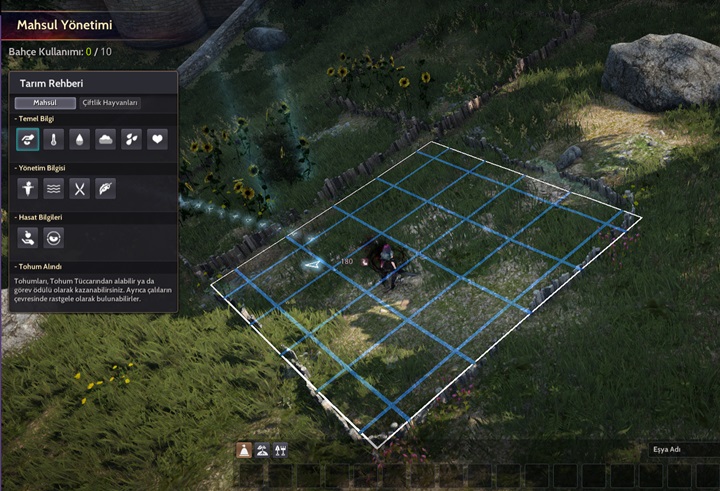Select the feather management icon
Image resolution: width=720 pixels, height=491 pixels.
pyautogui.click(x=106, y=188)
